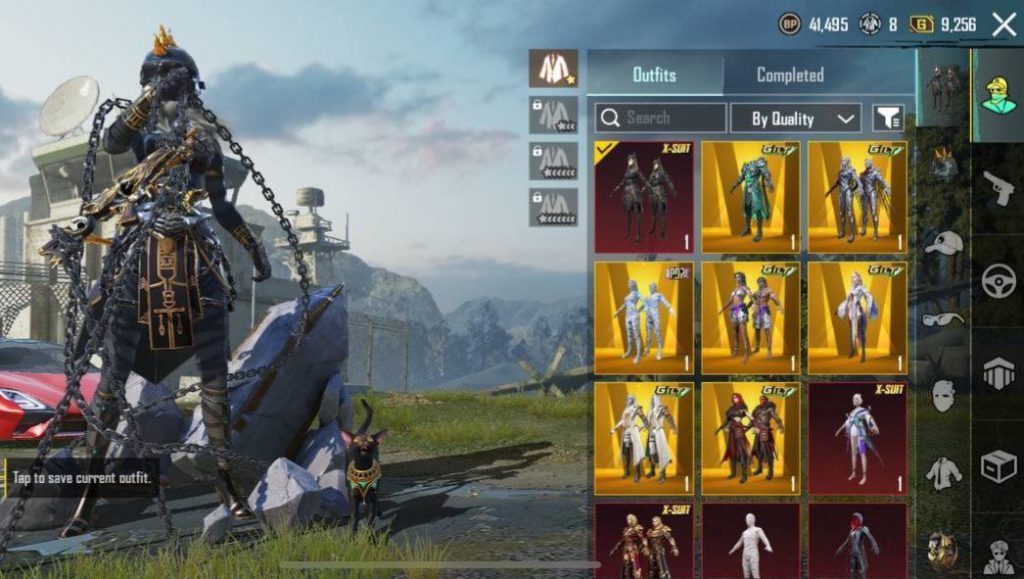Open the pistol weapons category
This screenshot has width=1024, height=579.
998,187
